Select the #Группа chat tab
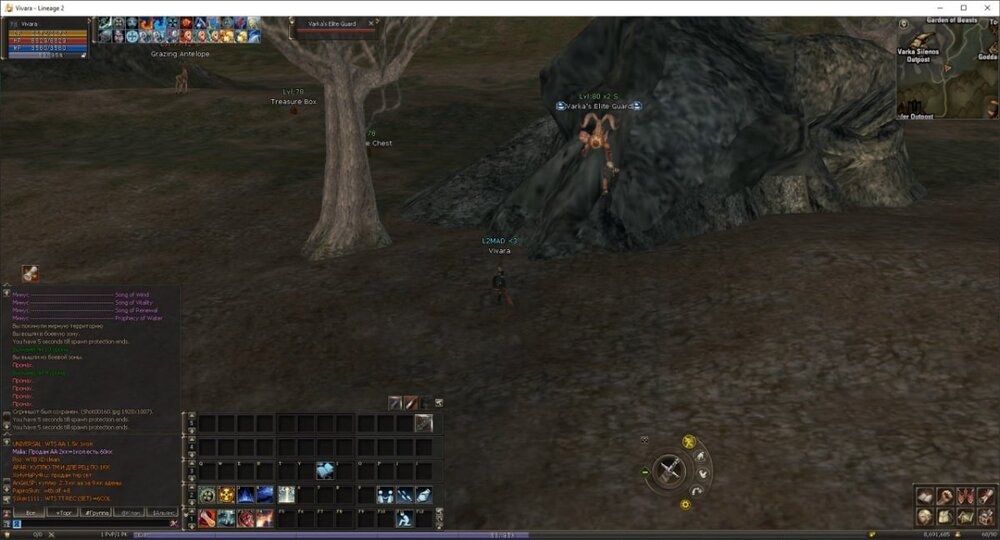Viewport: 1000px width, 540px height. coord(95,512)
